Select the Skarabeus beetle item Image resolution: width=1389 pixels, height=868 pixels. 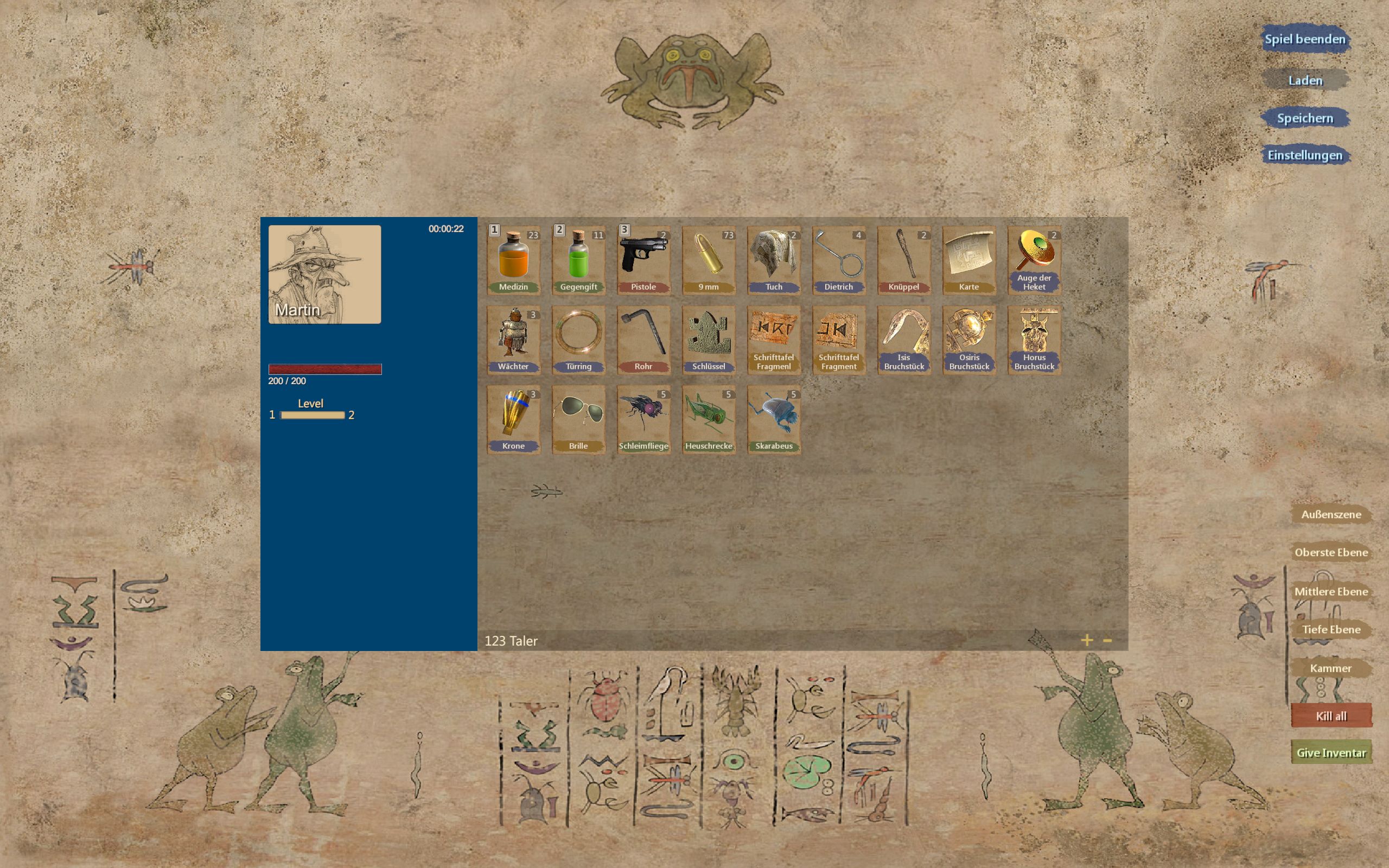[x=774, y=419]
